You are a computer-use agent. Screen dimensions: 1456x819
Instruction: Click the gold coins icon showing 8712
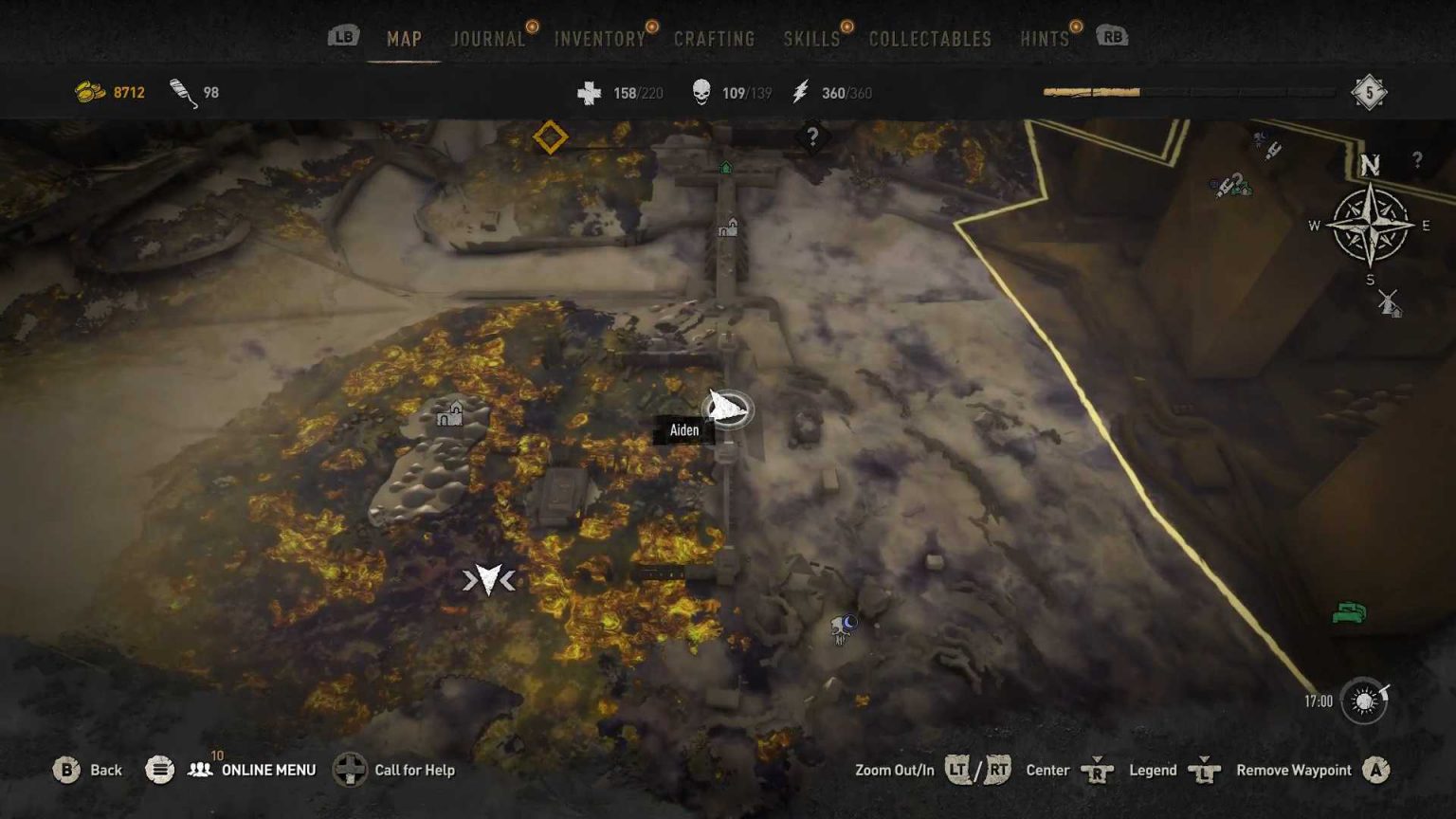(88, 92)
